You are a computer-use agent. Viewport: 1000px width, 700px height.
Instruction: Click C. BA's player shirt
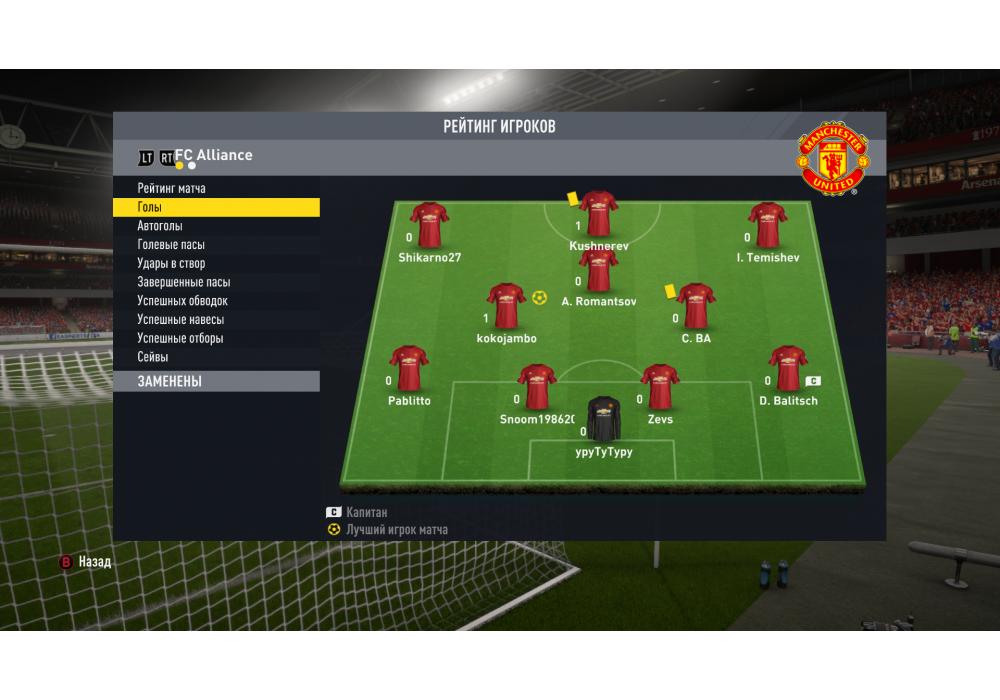696,306
